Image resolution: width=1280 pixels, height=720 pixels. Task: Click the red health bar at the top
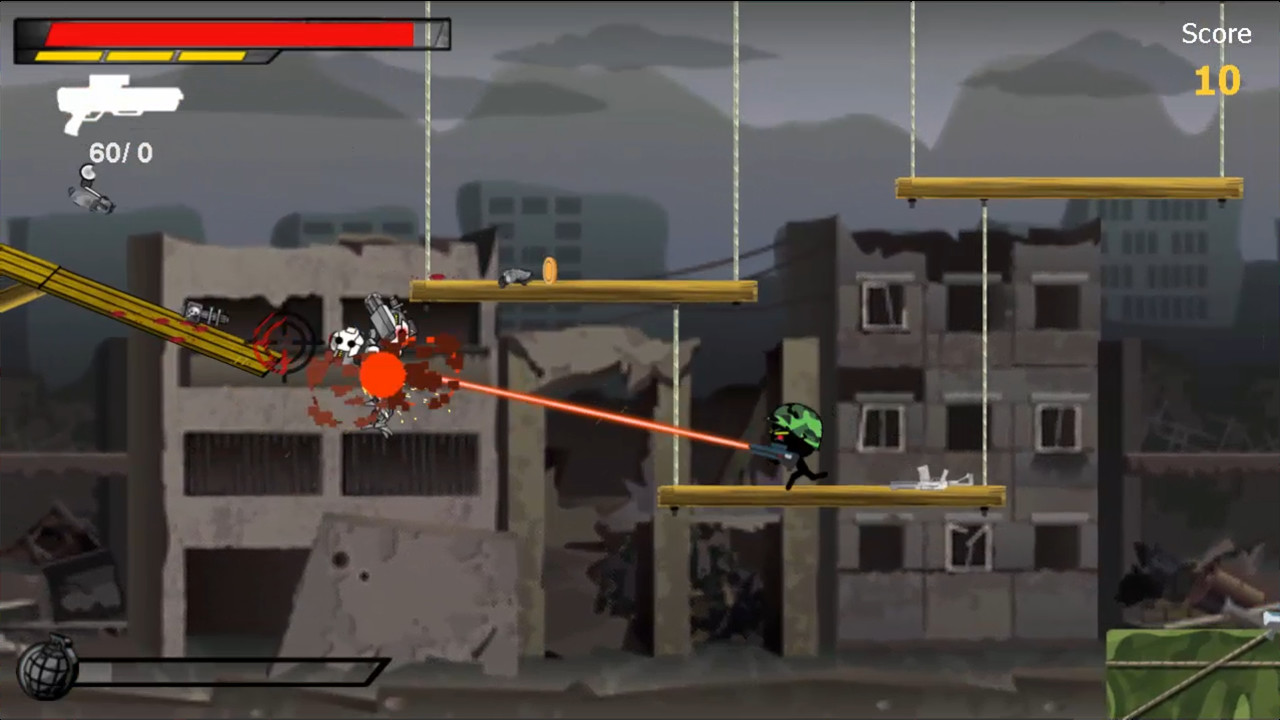(x=230, y=33)
